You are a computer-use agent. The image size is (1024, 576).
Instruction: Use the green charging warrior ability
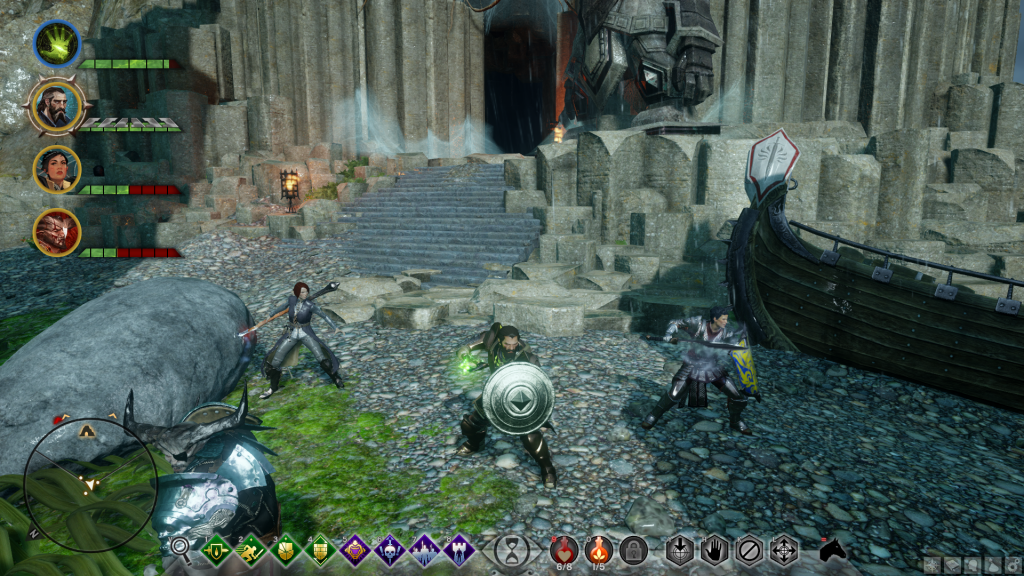tap(251, 548)
